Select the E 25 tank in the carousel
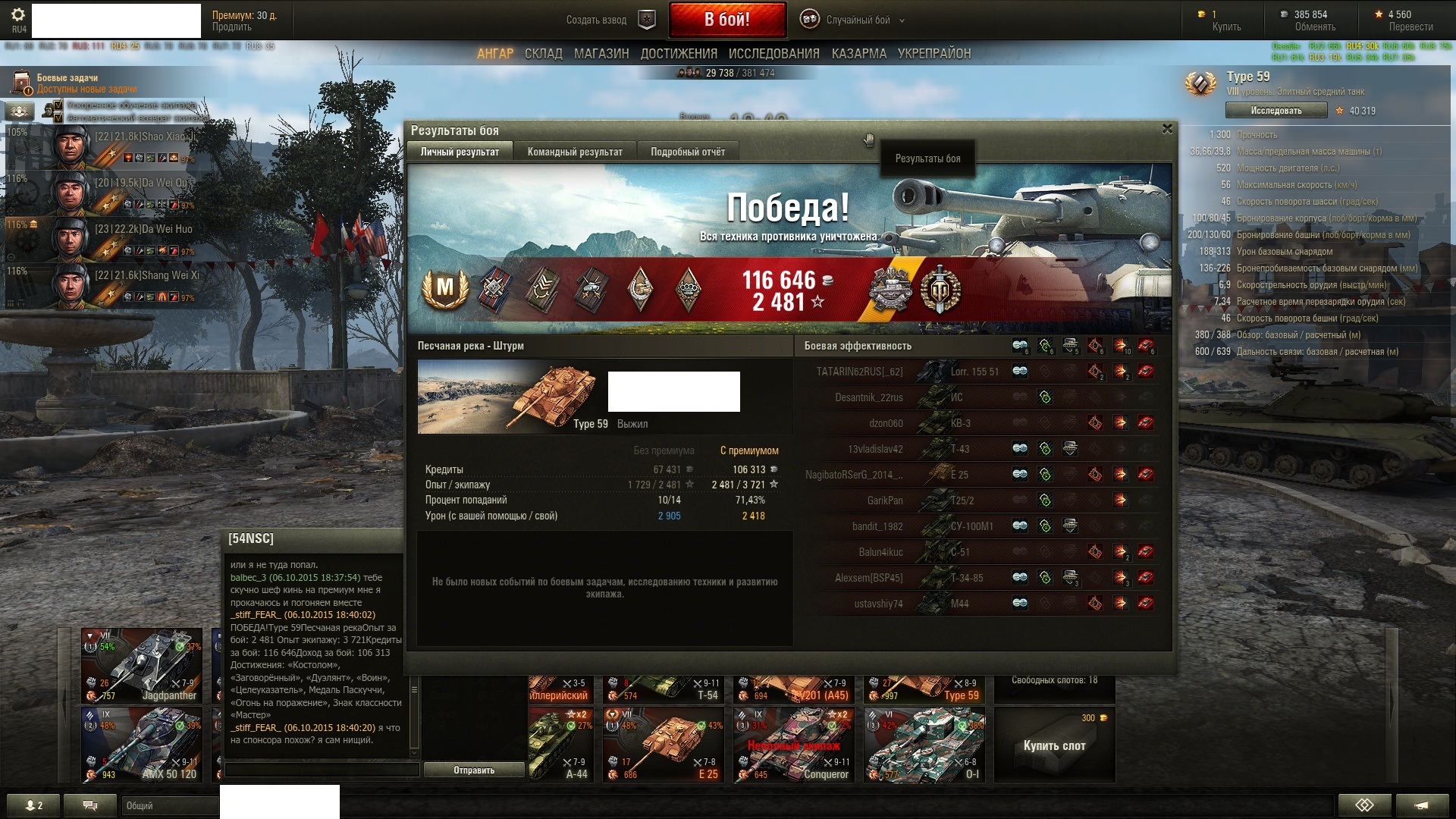 [663, 745]
